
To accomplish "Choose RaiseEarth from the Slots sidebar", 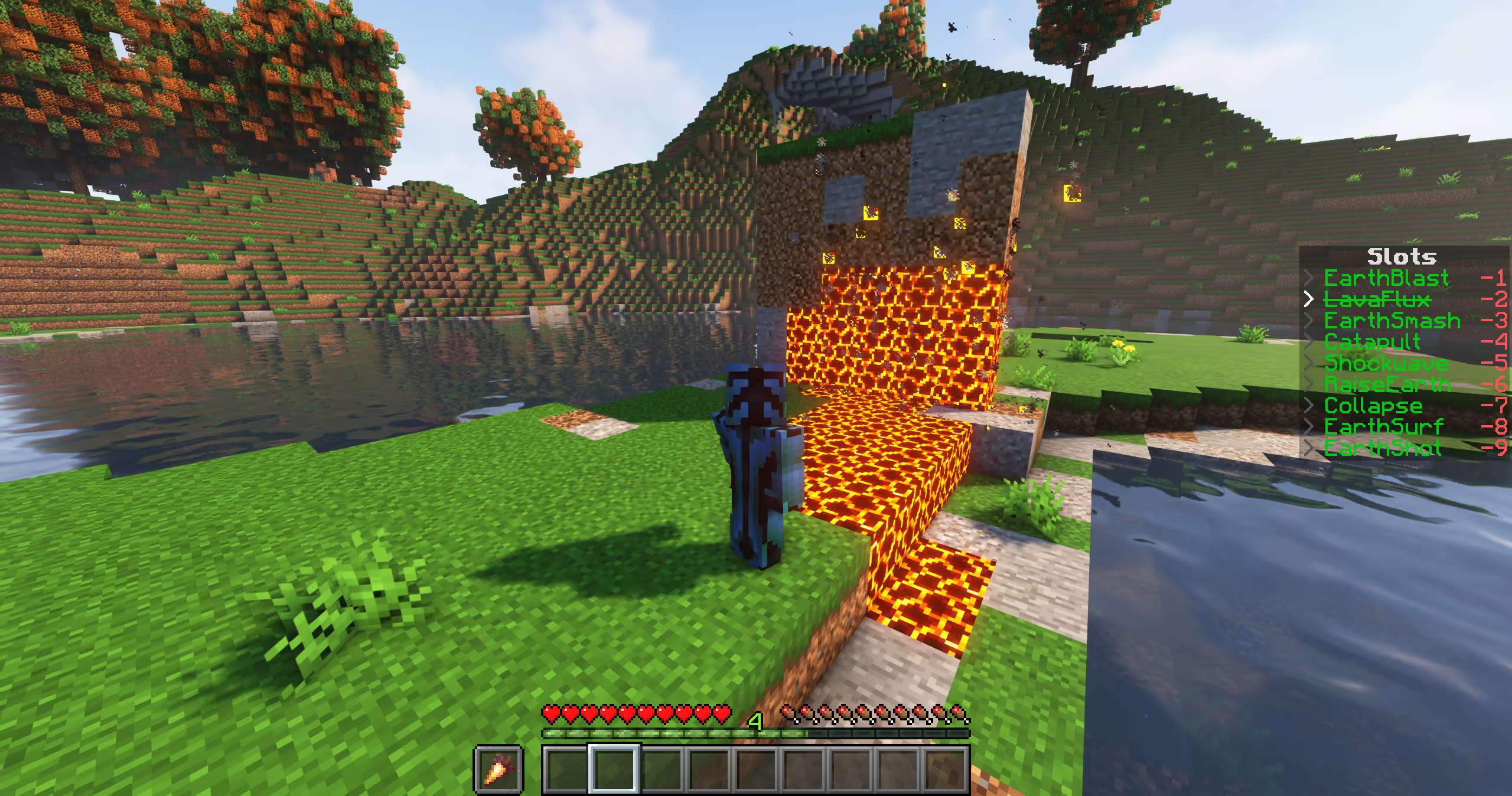I will 1387,384.
